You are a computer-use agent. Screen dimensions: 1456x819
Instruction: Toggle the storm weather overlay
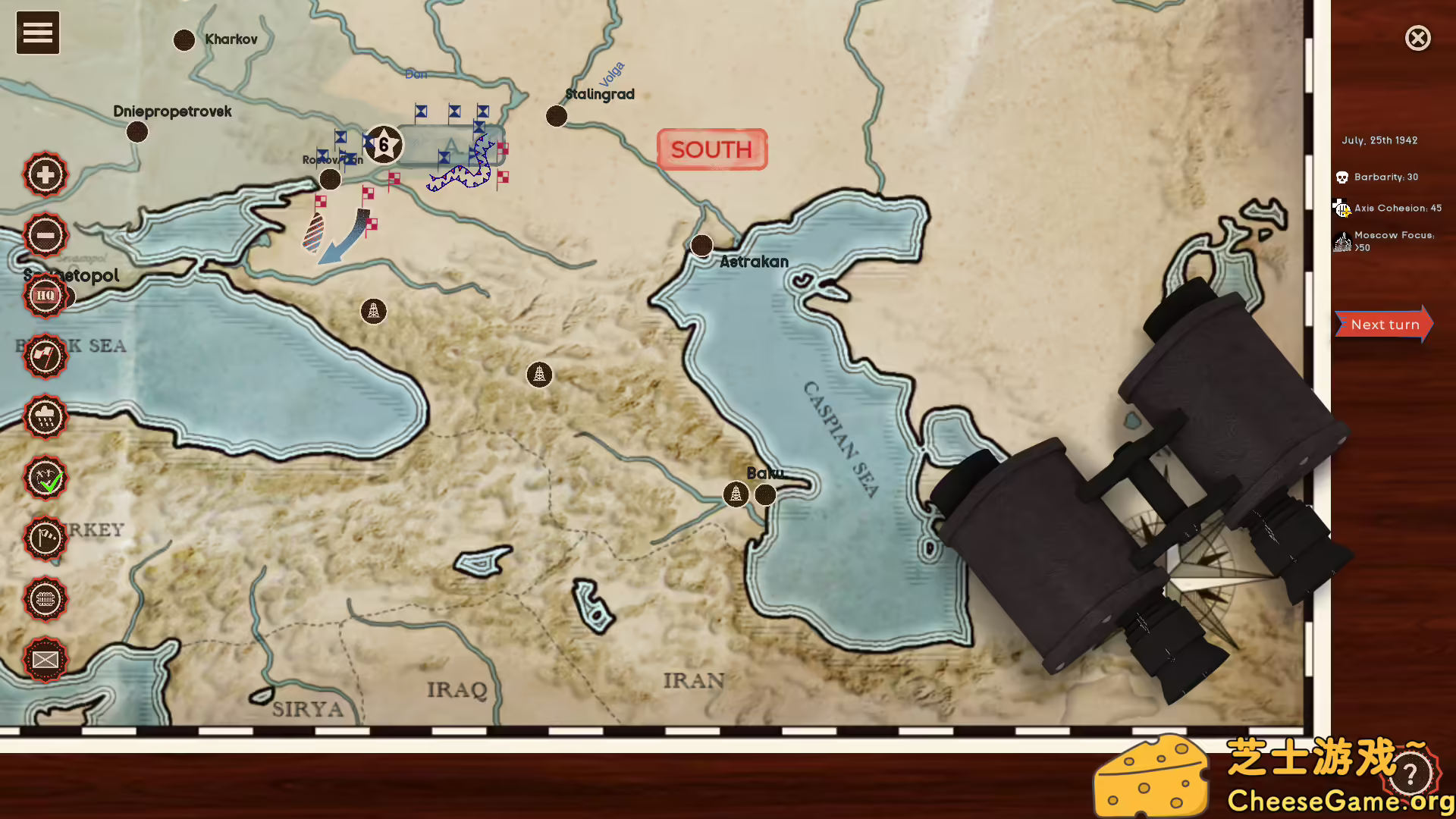(x=45, y=418)
